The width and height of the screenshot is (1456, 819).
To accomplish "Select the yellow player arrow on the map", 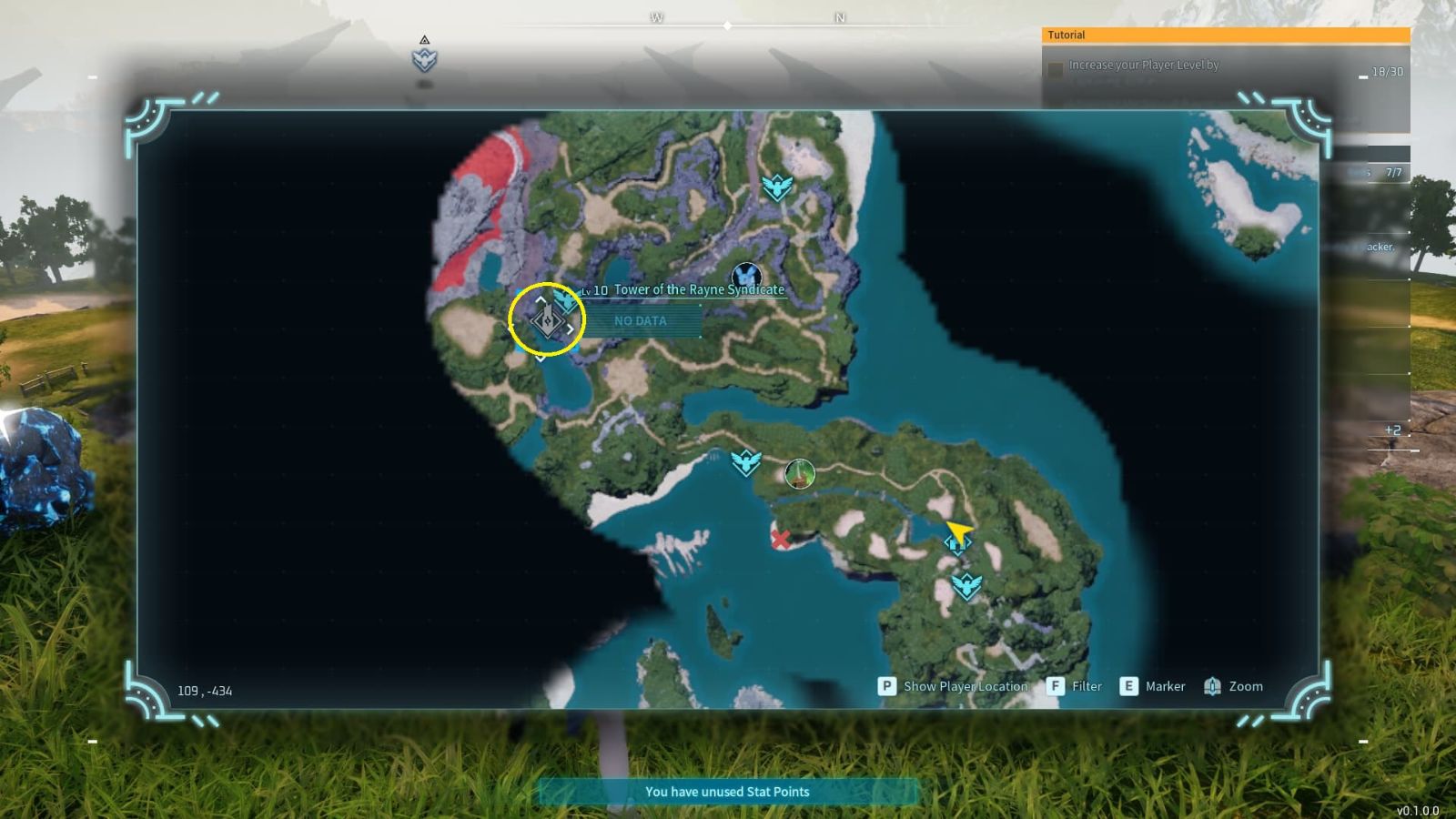I will pyautogui.click(x=957, y=531).
